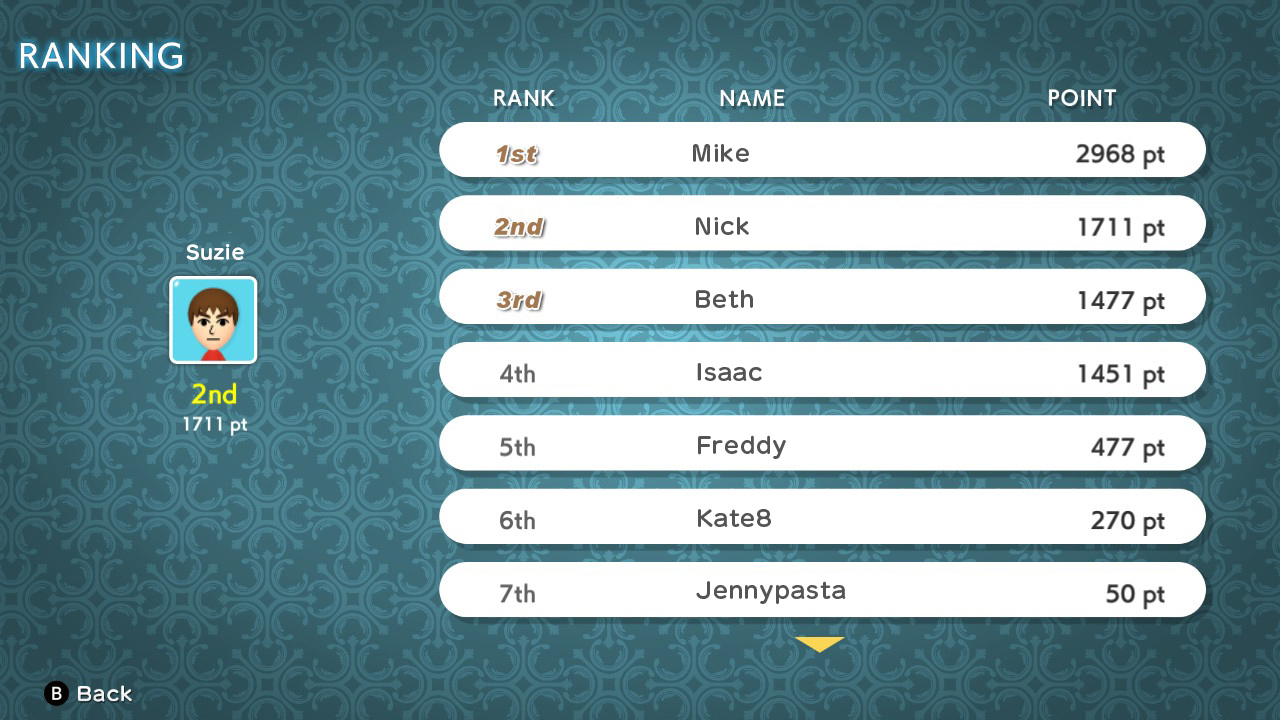Viewport: 1280px width, 720px height.
Task: Select the 1711 pt label below the avatar
Action: coord(213,423)
